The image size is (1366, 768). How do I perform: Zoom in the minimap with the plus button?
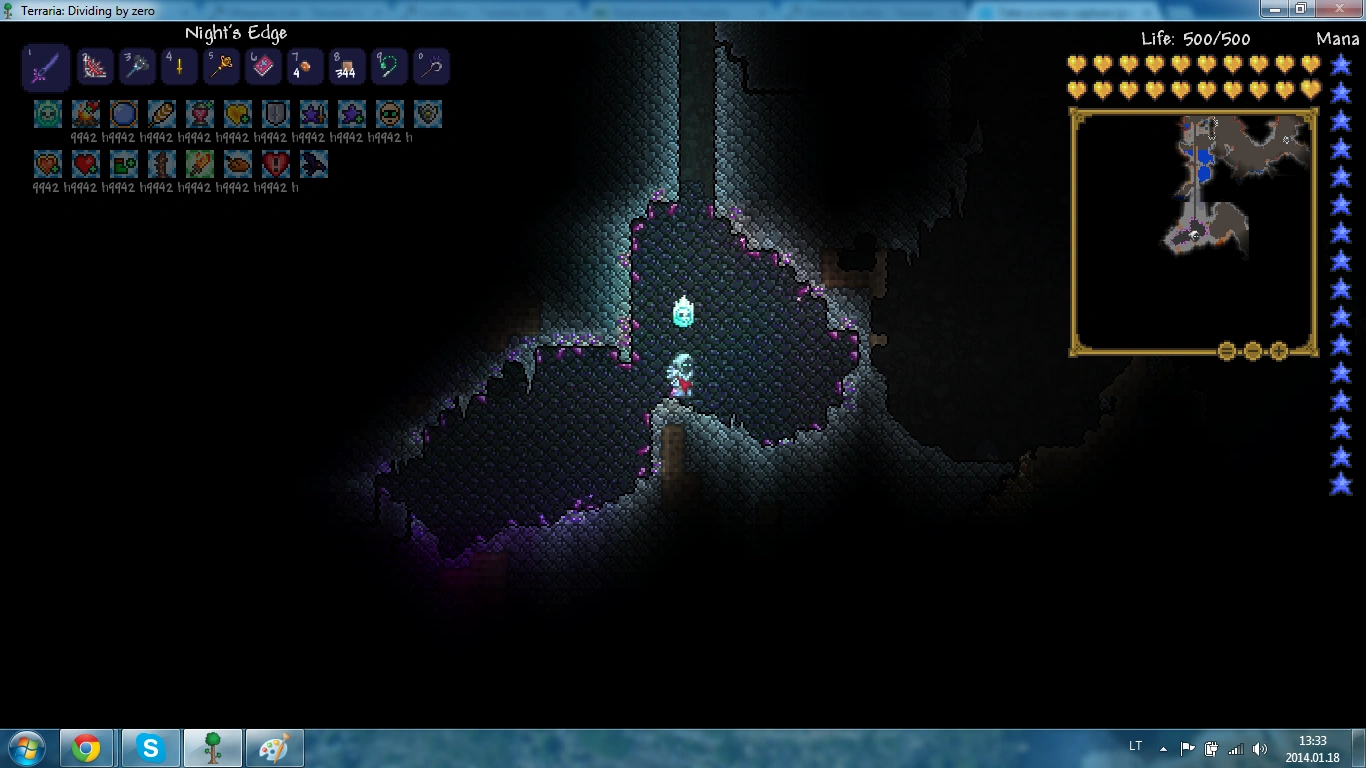tap(1279, 350)
